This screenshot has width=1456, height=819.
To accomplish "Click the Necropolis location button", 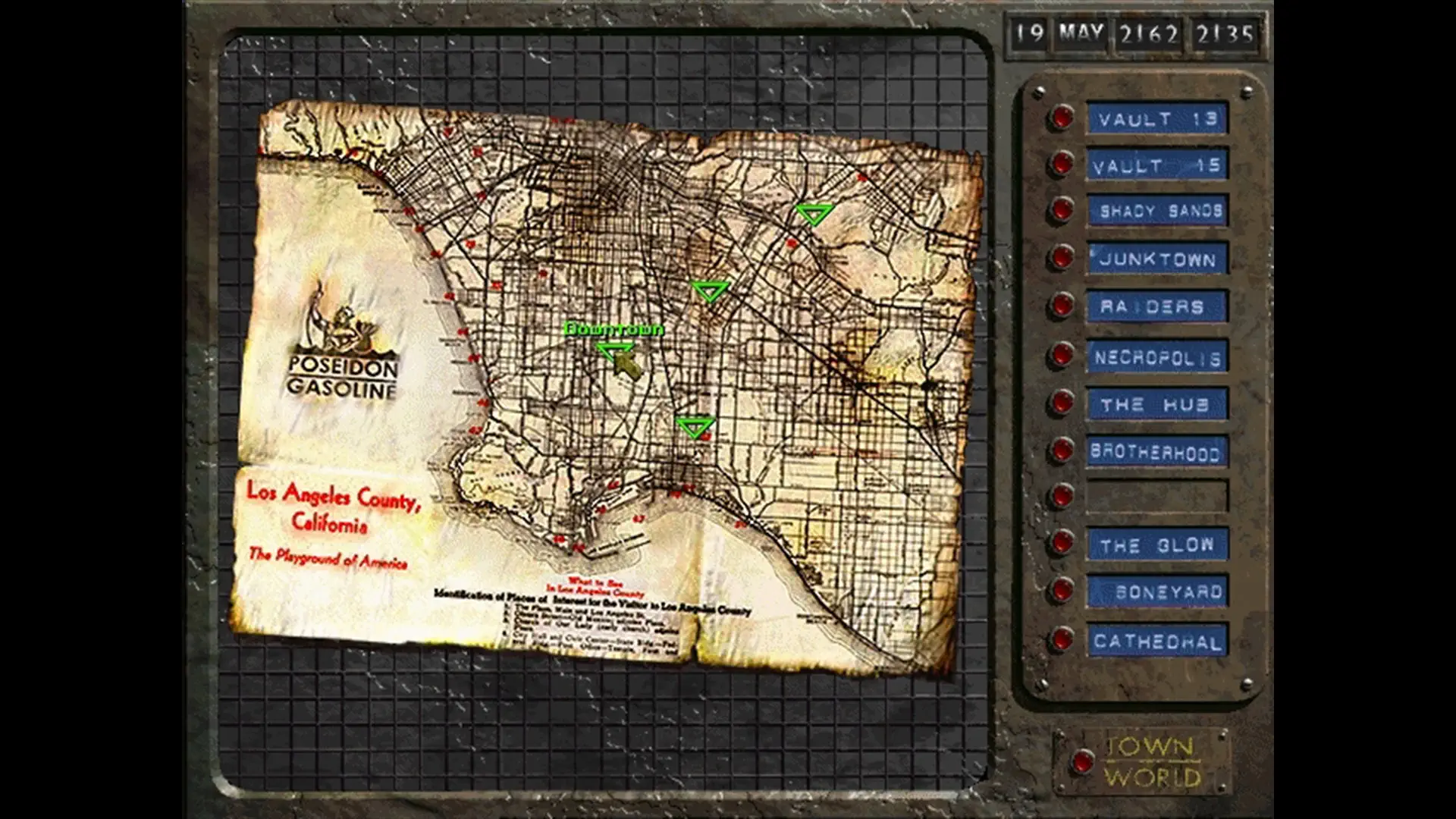I will pos(1157,356).
